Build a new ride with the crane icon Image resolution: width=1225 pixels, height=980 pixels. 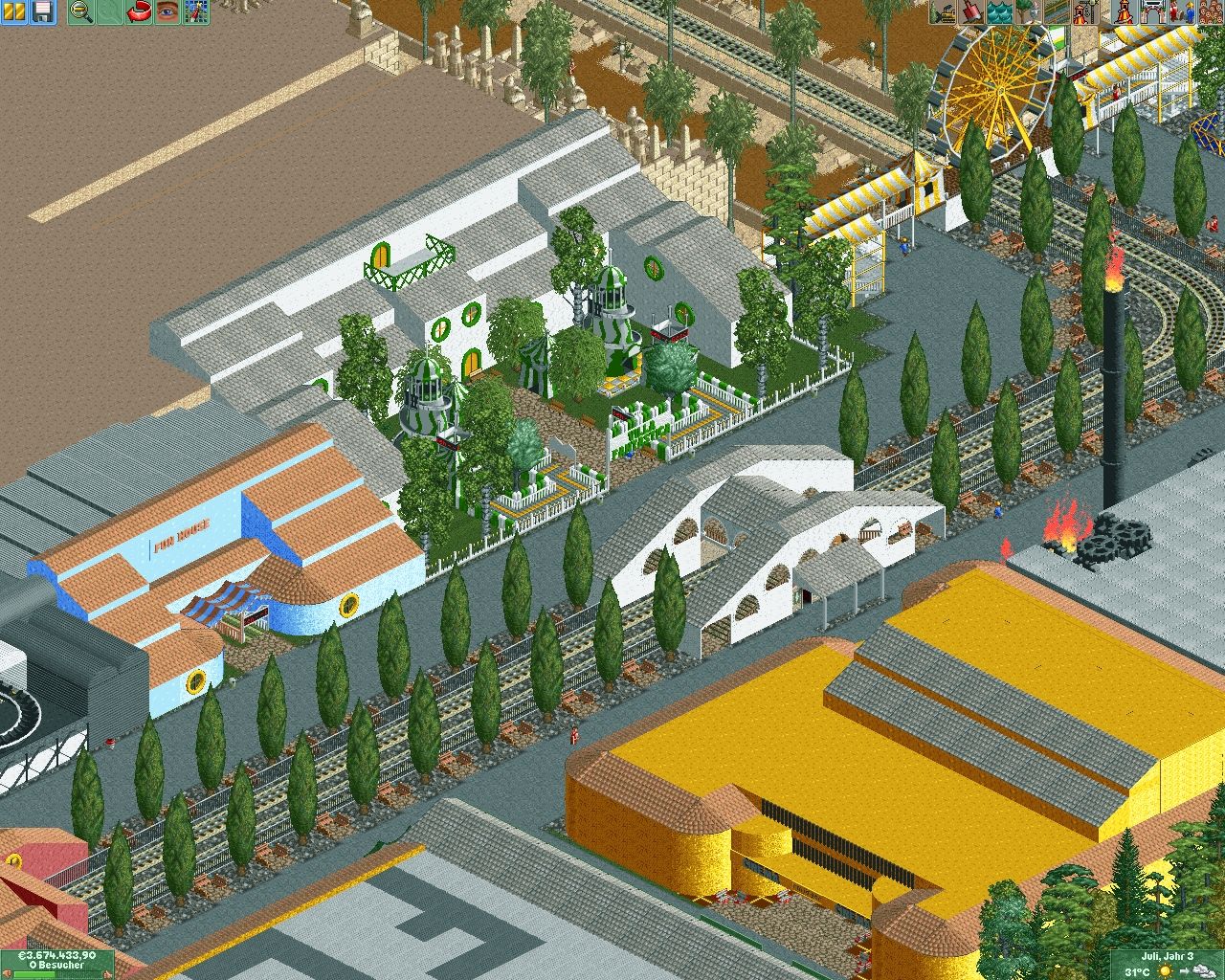coord(1084,12)
